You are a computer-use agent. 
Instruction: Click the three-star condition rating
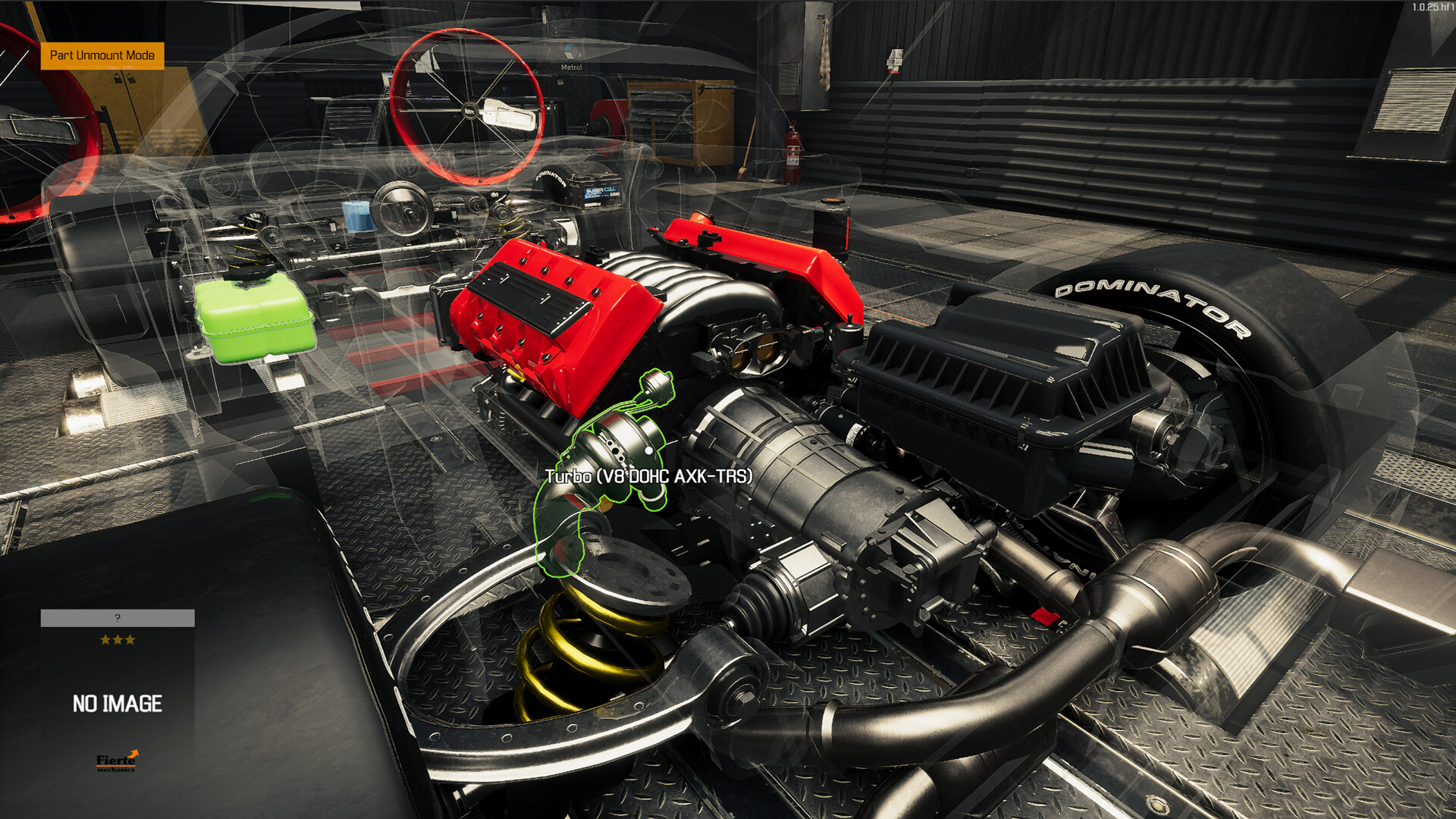[x=118, y=639]
